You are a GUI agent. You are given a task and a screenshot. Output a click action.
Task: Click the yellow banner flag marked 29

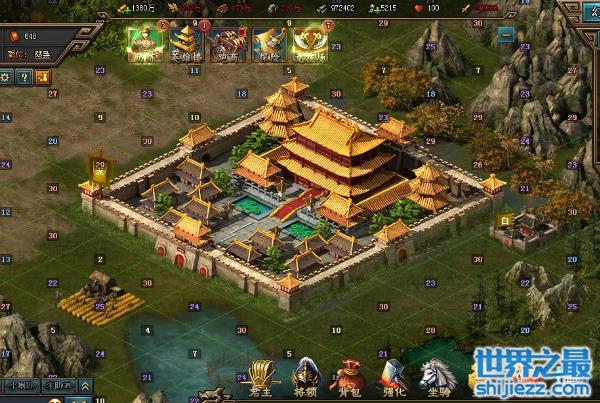[98, 169]
